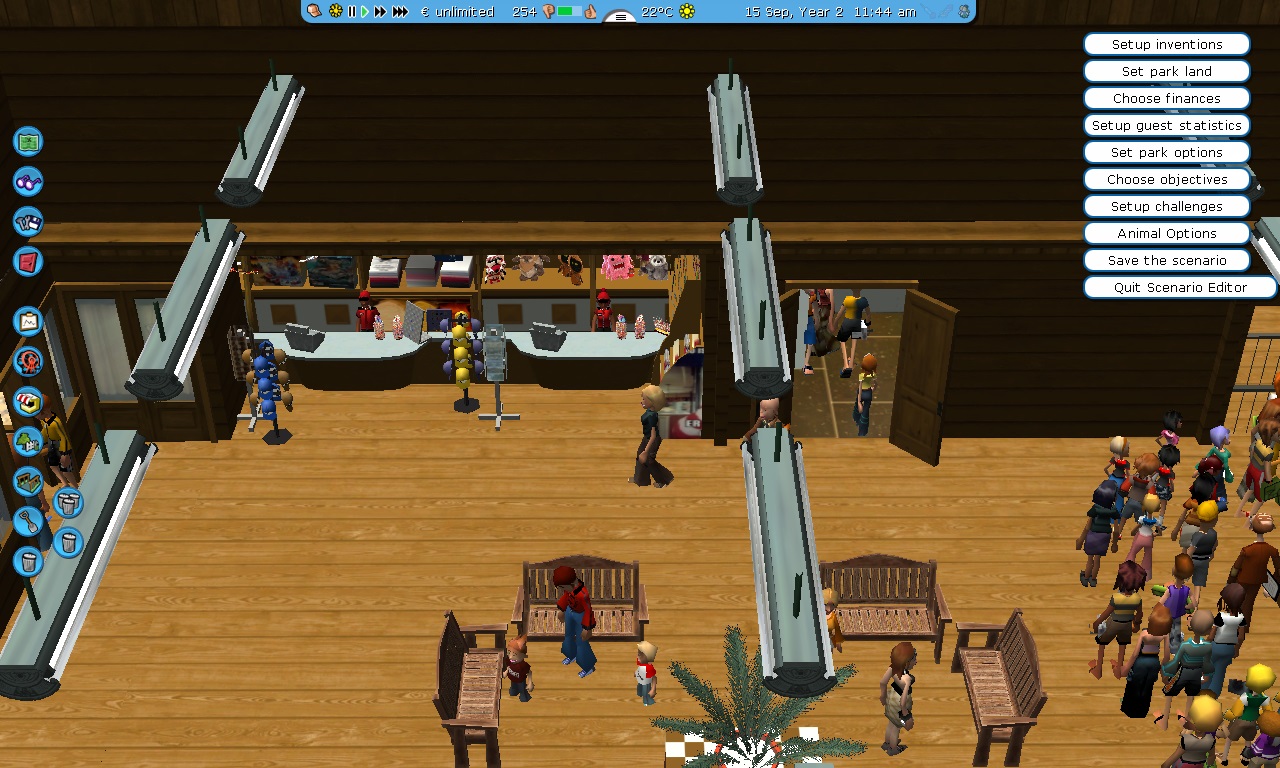Choose Set park options
The image size is (1280, 768).
click(x=1166, y=152)
